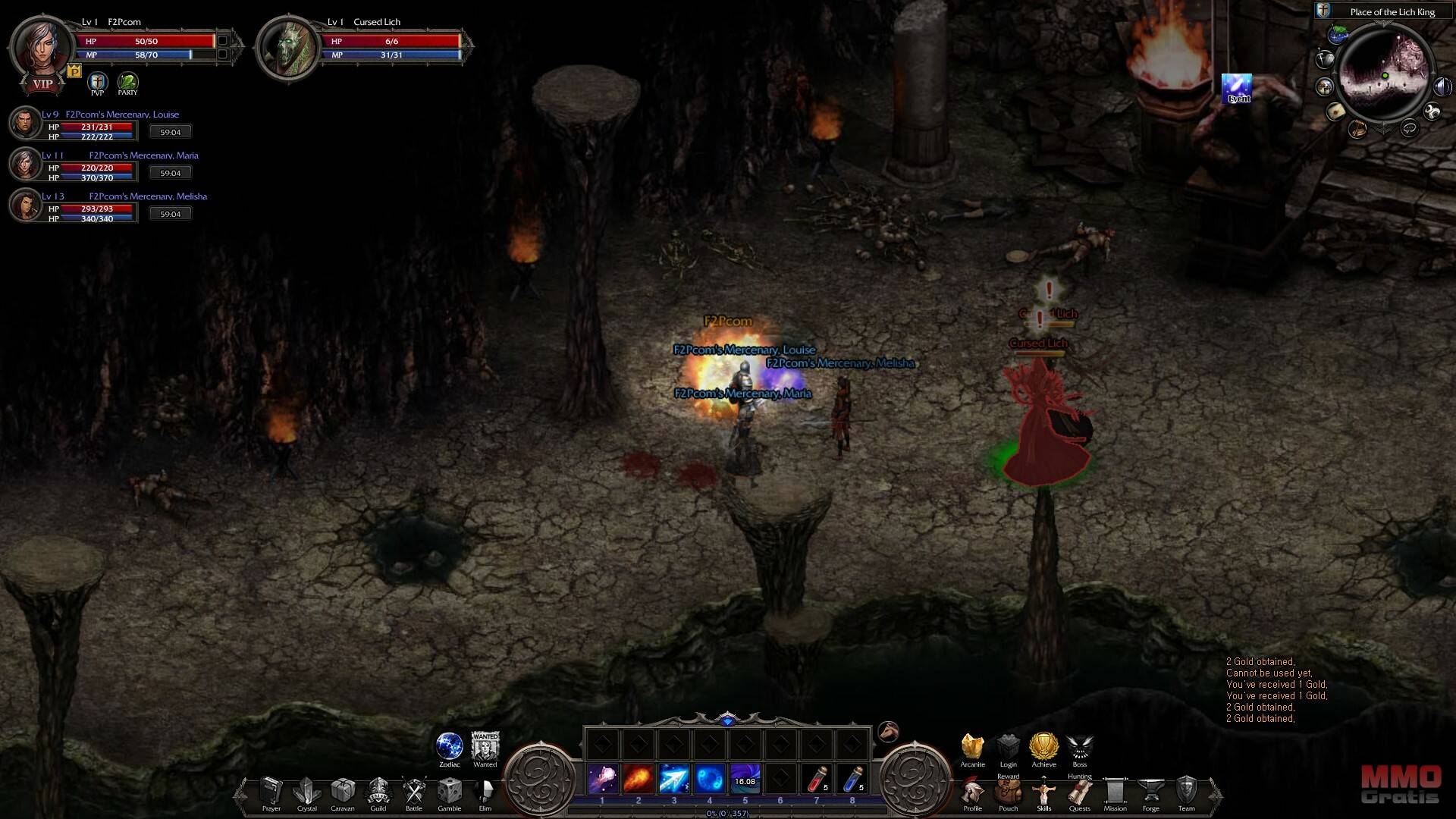Use the ice arrow skill in slot 3

pyautogui.click(x=673, y=780)
